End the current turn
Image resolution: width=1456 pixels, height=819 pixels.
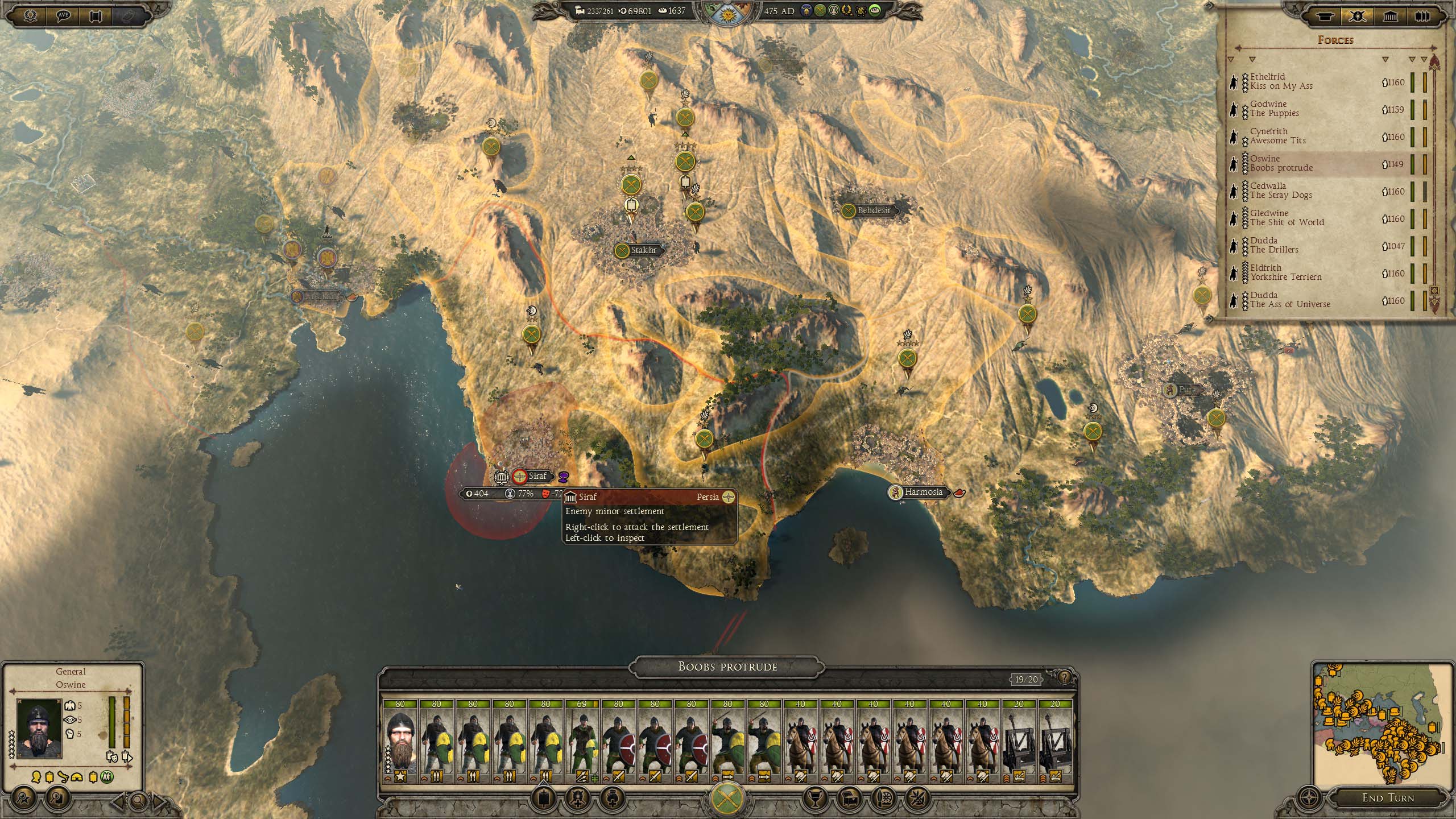point(1388,798)
